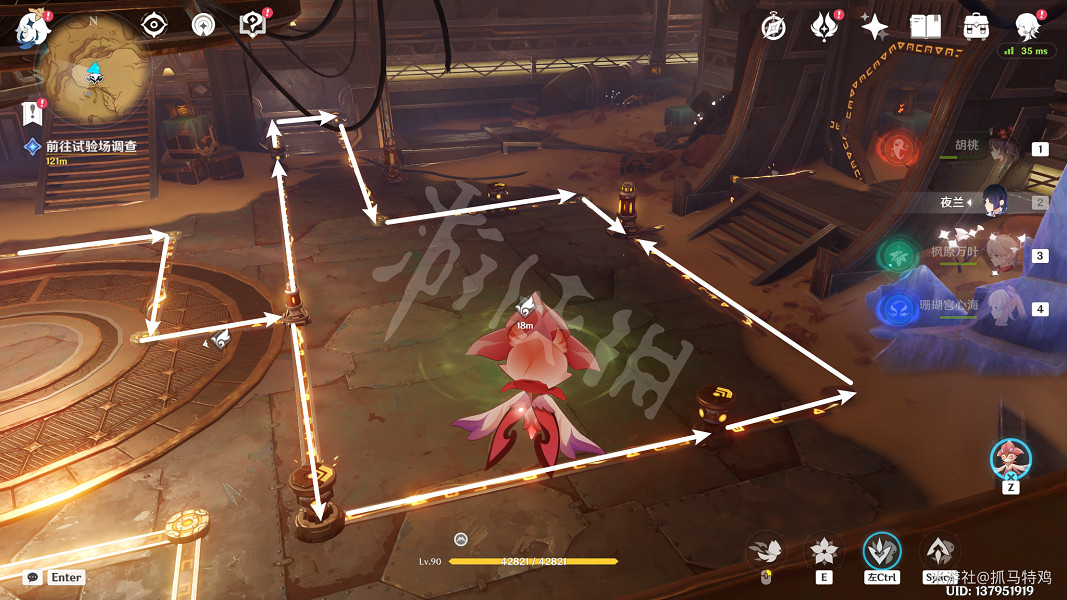Open the winged battle pass icon

(x=824, y=27)
